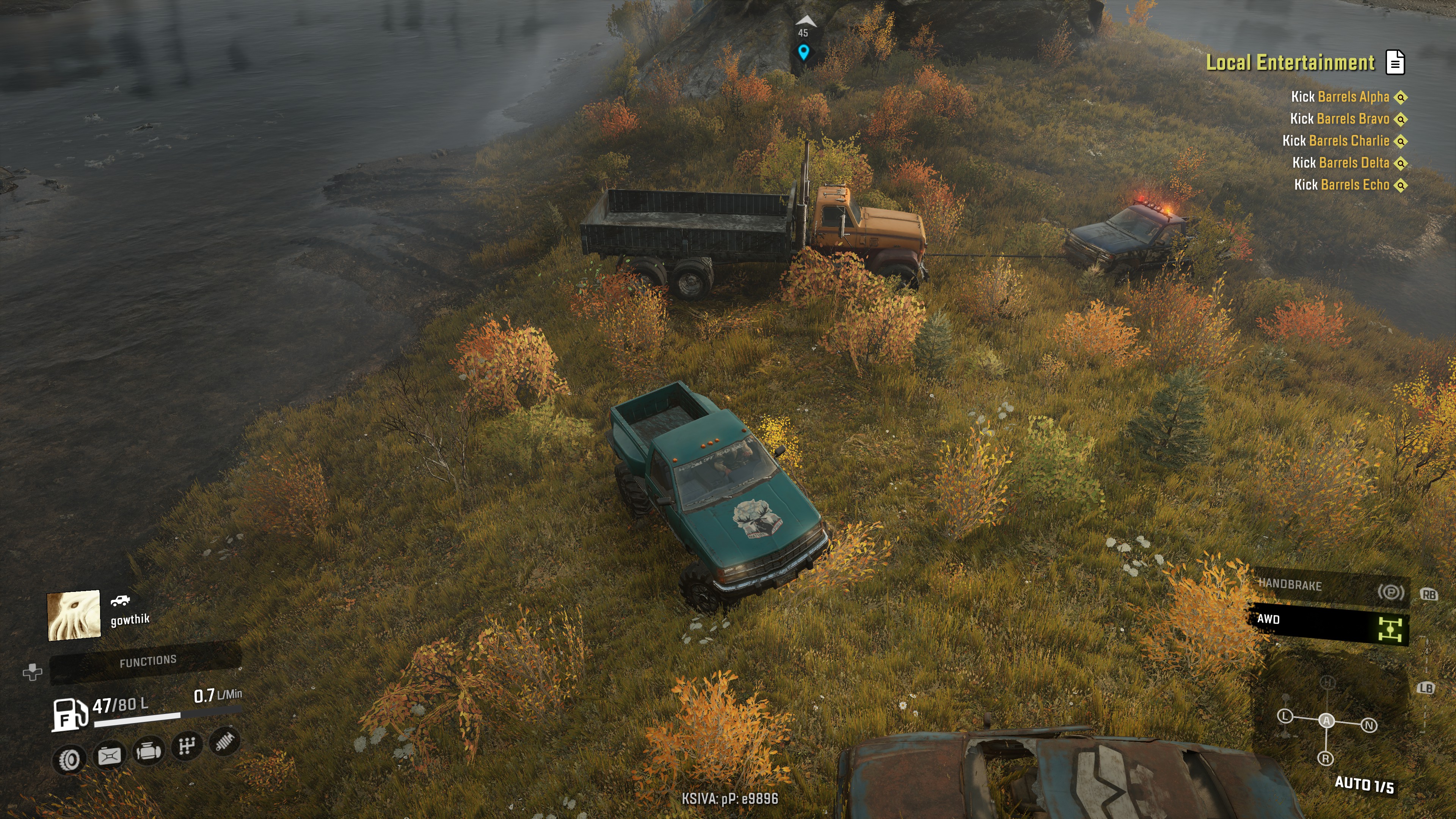
Task: Click gowthik's player avatar
Action: pyautogui.click(x=74, y=615)
